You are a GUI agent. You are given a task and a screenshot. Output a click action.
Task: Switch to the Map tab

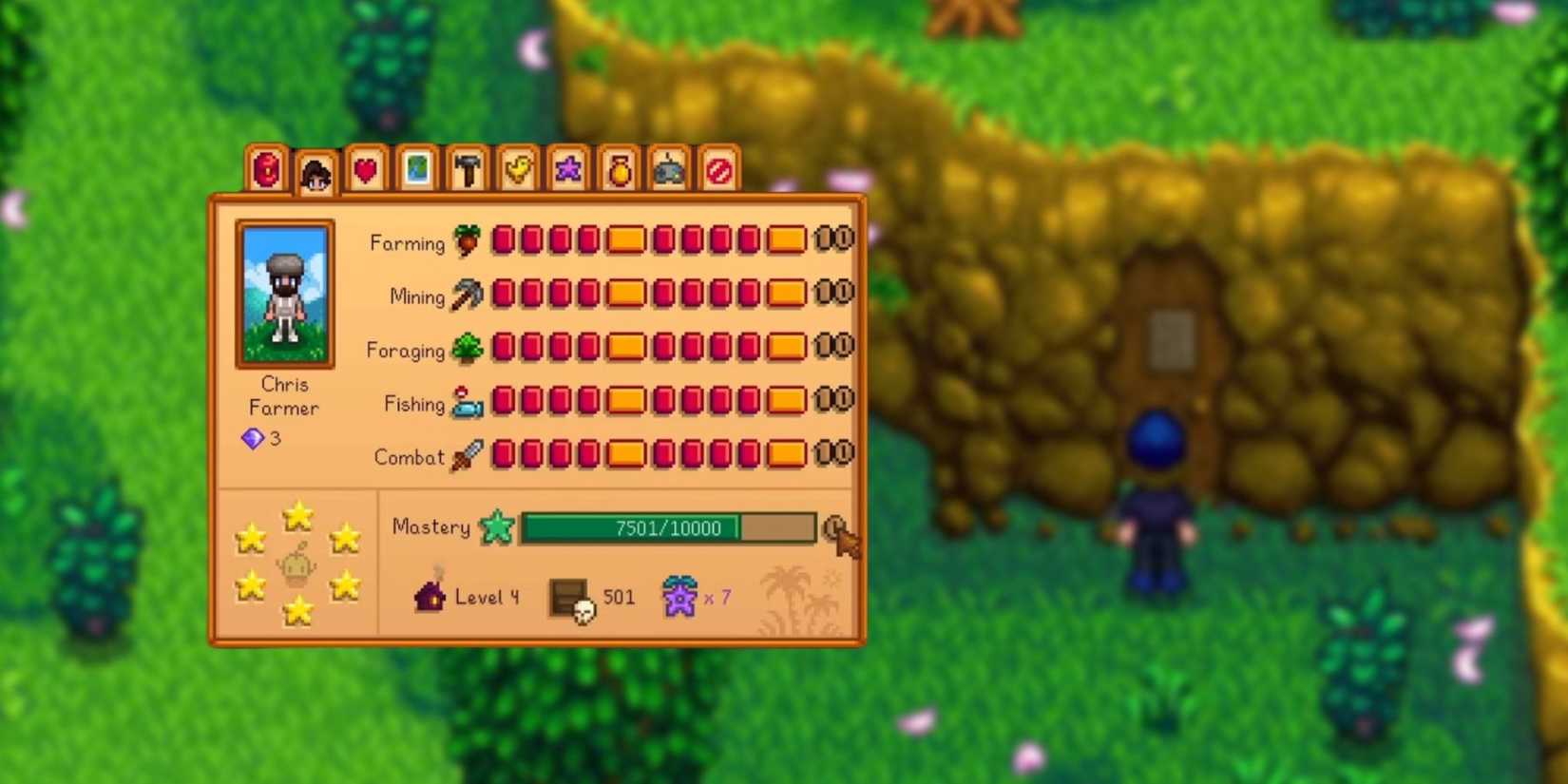(415, 169)
